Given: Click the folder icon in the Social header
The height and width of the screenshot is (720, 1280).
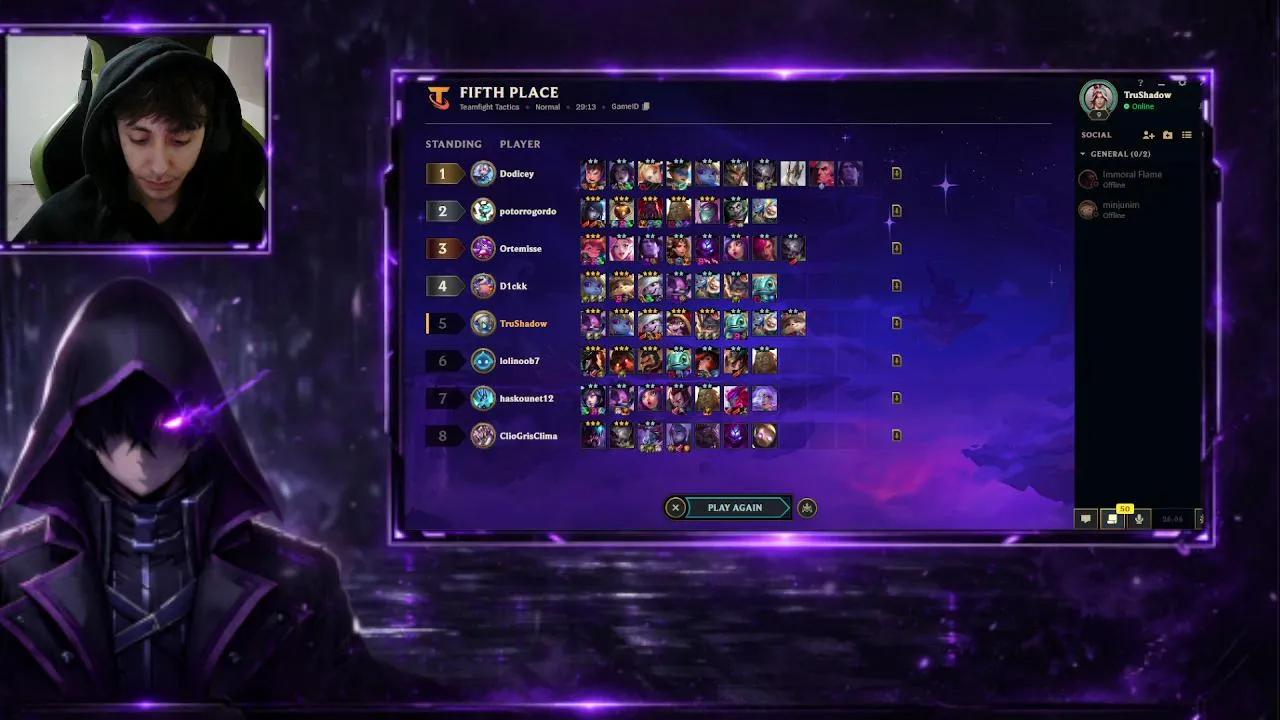Looking at the screenshot, I should 1168,135.
